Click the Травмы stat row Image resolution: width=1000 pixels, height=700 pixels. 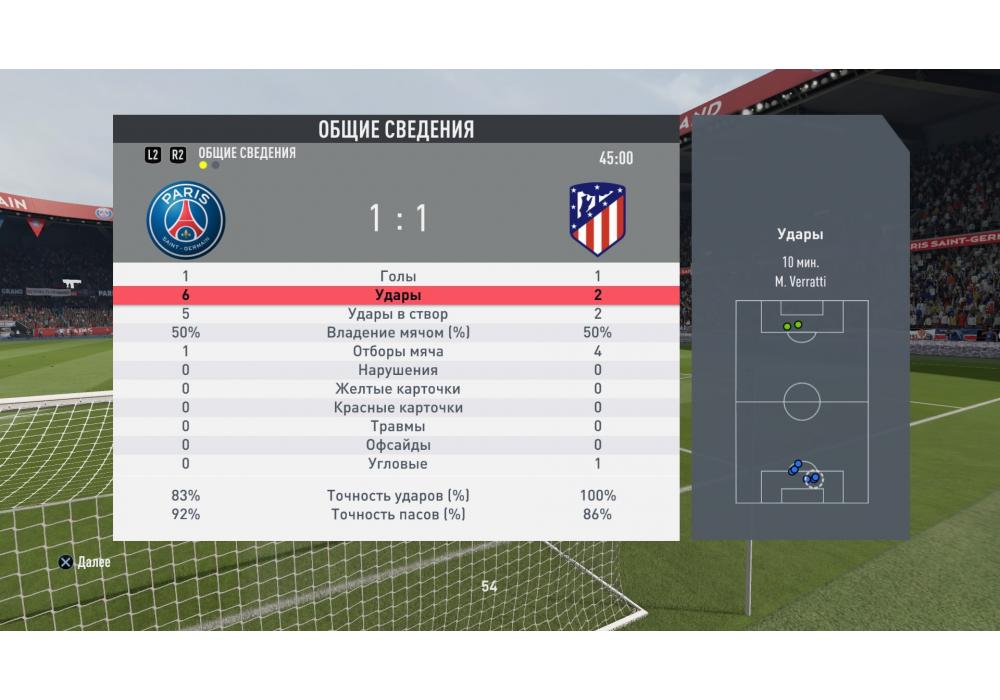point(397,426)
